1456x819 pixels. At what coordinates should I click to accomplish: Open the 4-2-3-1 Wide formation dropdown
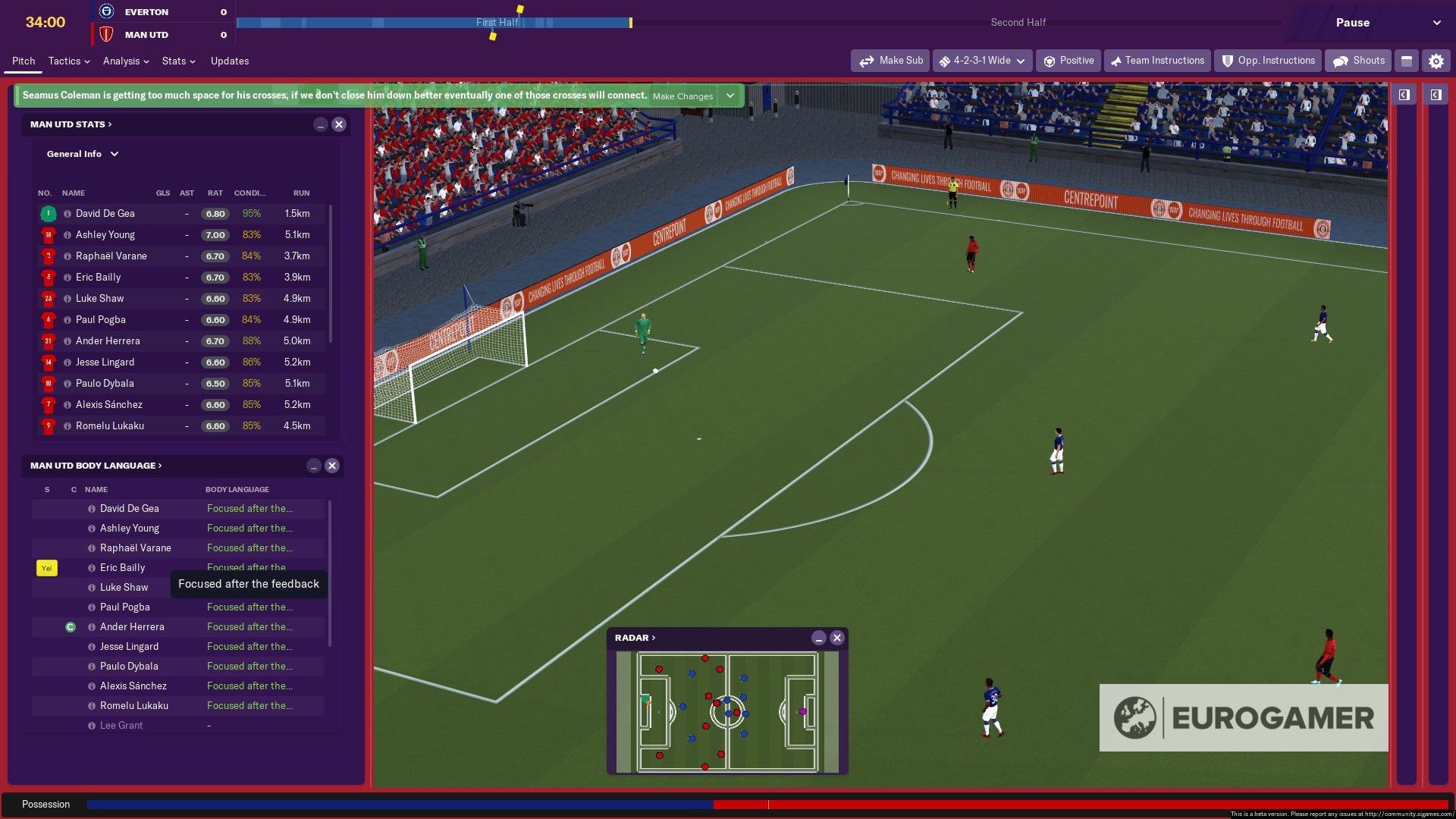click(983, 61)
